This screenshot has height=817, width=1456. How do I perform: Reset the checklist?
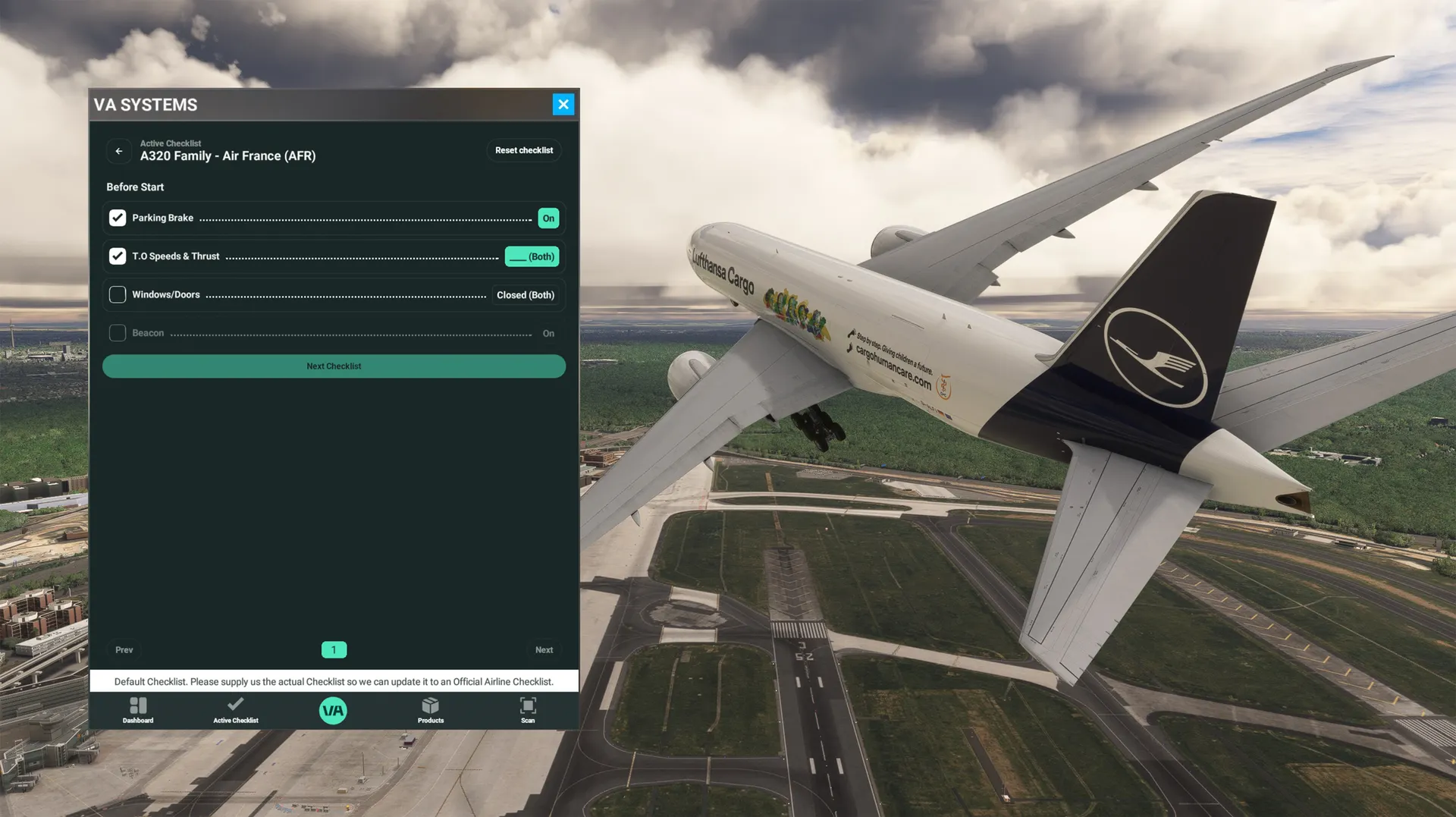(x=523, y=150)
